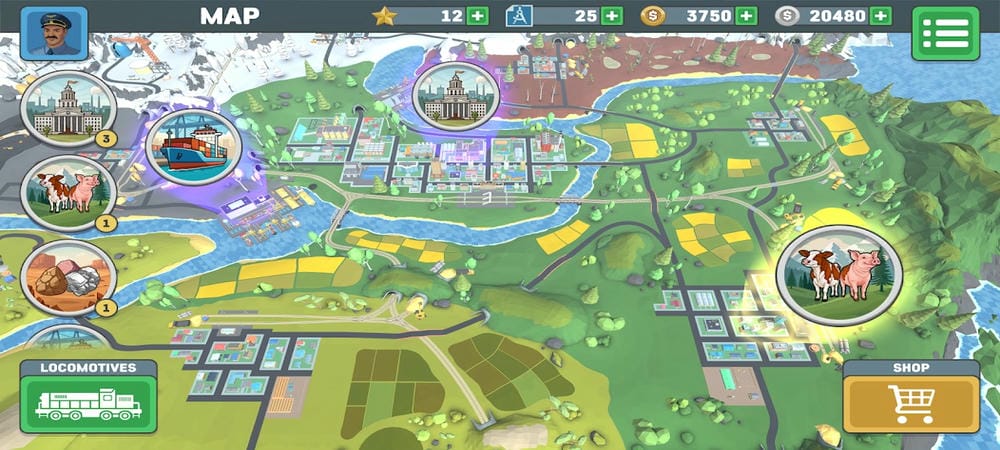Tap the plus next to blueprint count
This screenshot has width=1000, height=450.
pyautogui.click(x=612, y=16)
